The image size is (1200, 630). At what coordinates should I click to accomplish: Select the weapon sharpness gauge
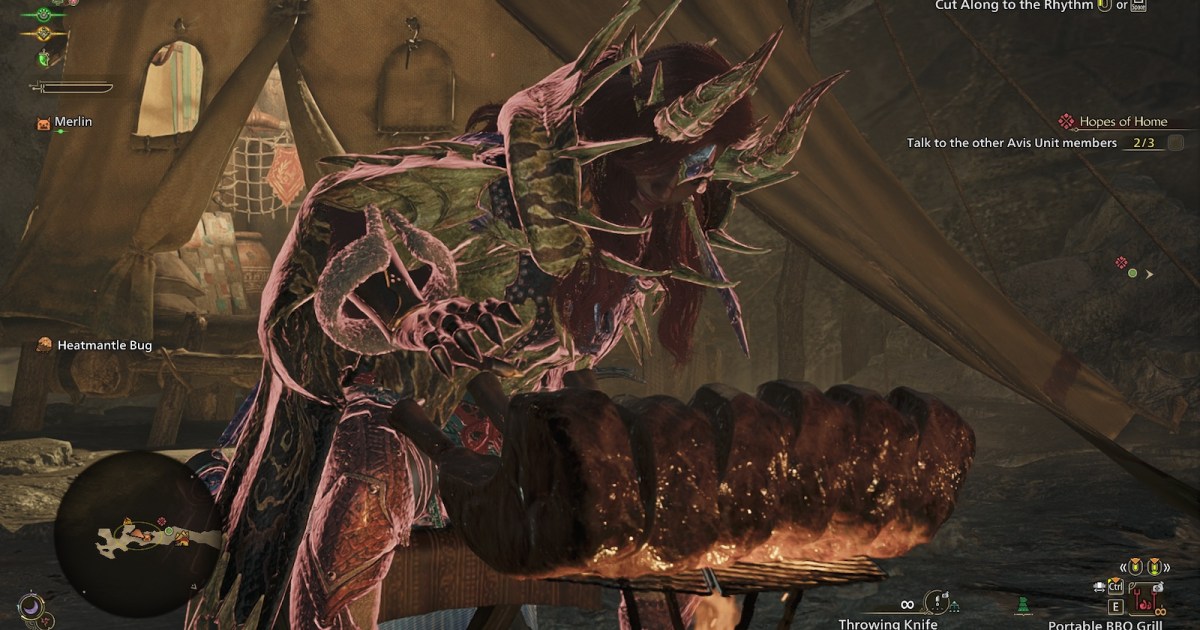pyautogui.click(x=70, y=88)
